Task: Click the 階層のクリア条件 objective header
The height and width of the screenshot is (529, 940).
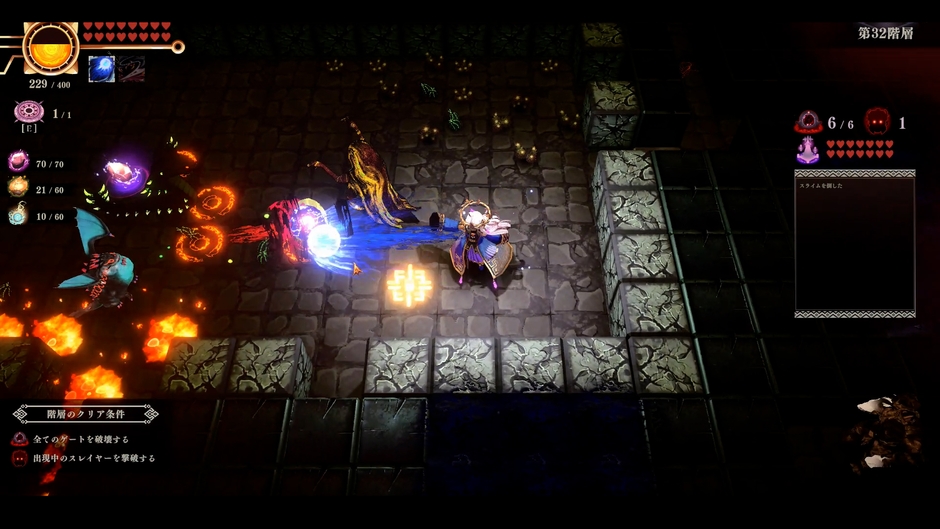Action: 86,413
